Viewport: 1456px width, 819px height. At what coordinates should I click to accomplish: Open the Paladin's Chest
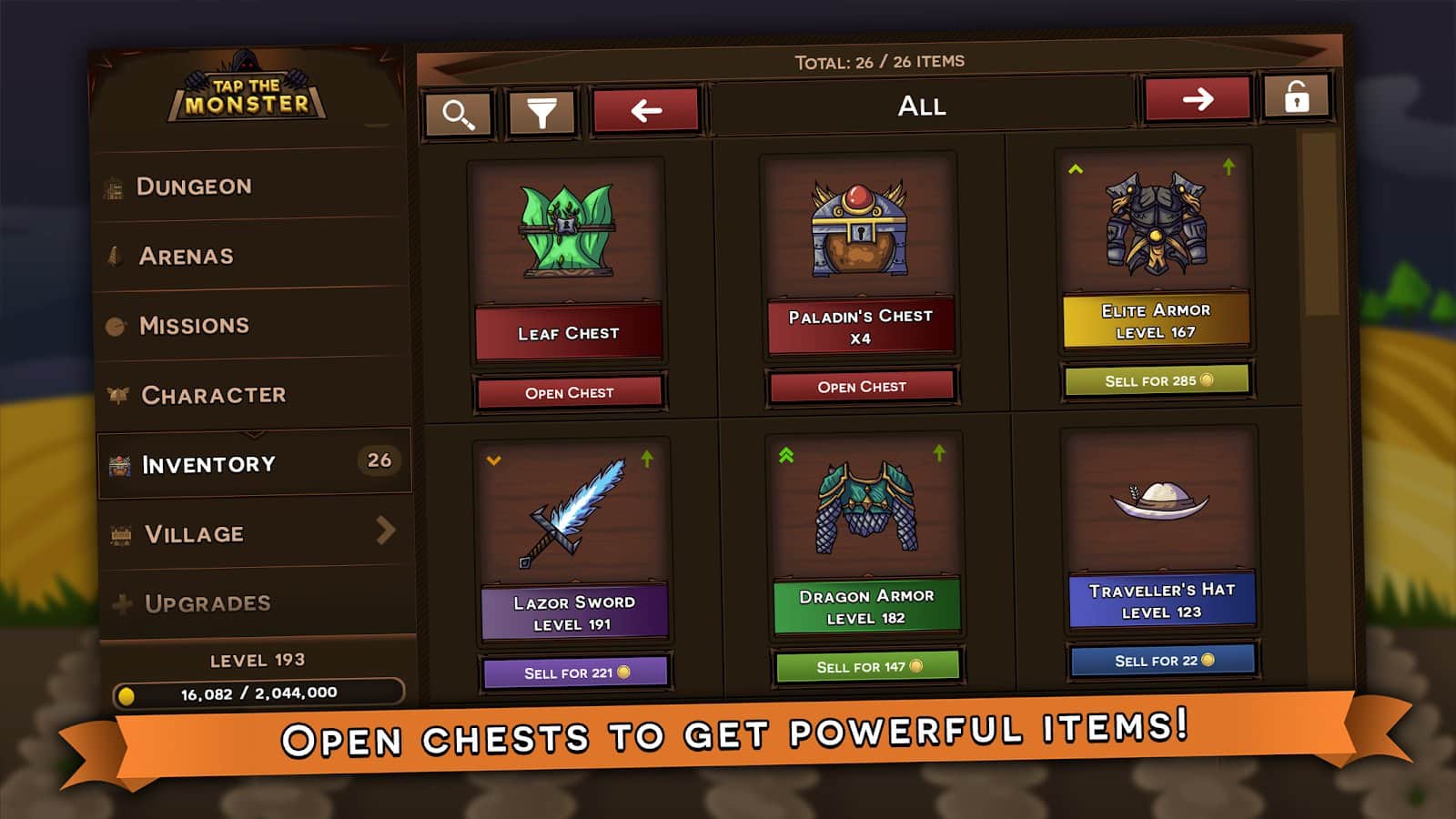pos(862,387)
